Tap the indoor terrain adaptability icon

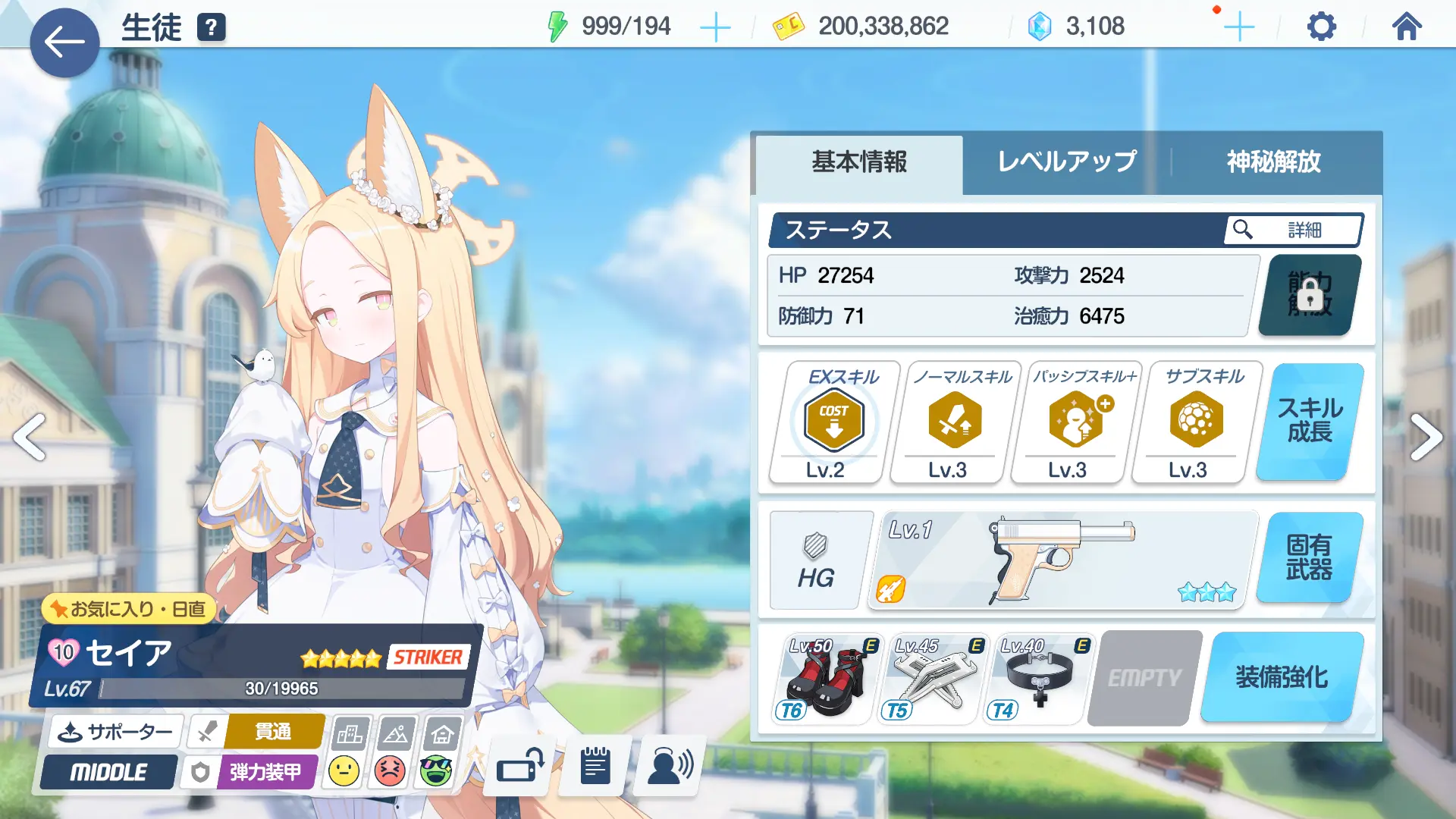[x=441, y=734]
